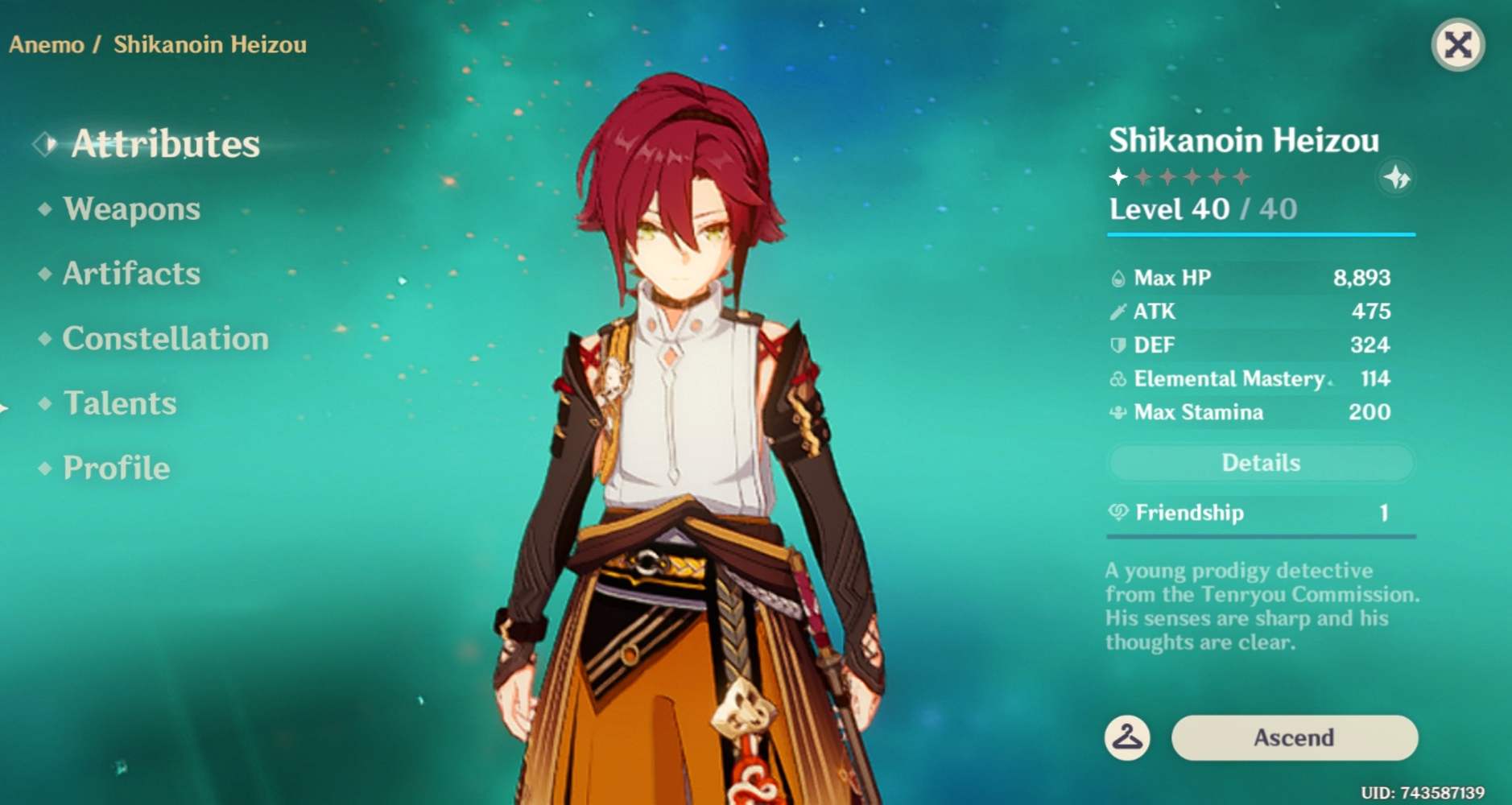The width and height of the screenshot is (1512, 805).
Task: Select the ATK stat icon
Action: pyautogui.click(x=1118, y=311)
